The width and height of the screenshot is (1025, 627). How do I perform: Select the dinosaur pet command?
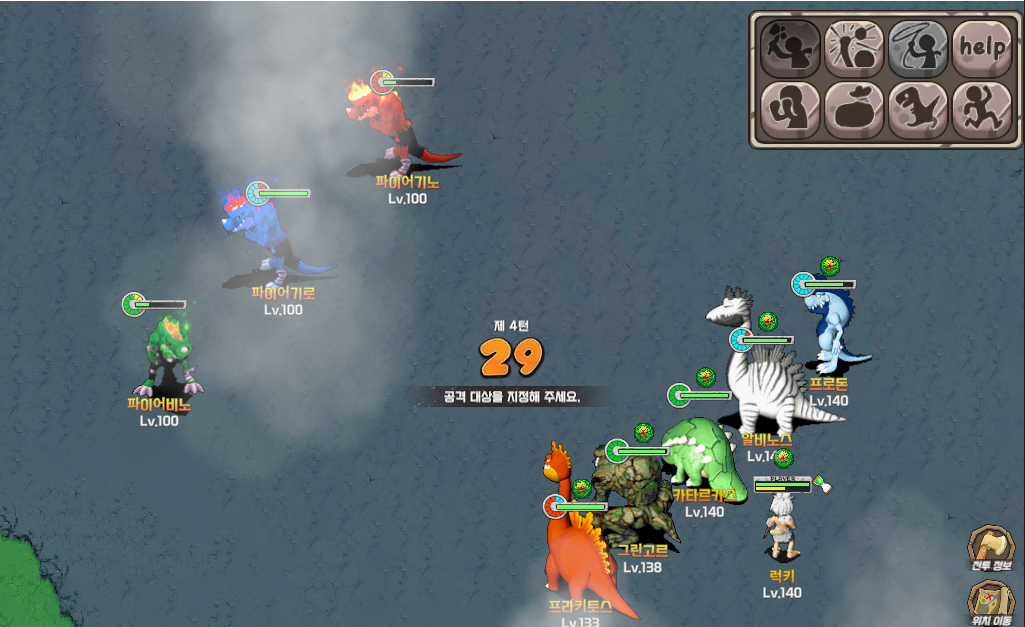(x=918, y=110)
